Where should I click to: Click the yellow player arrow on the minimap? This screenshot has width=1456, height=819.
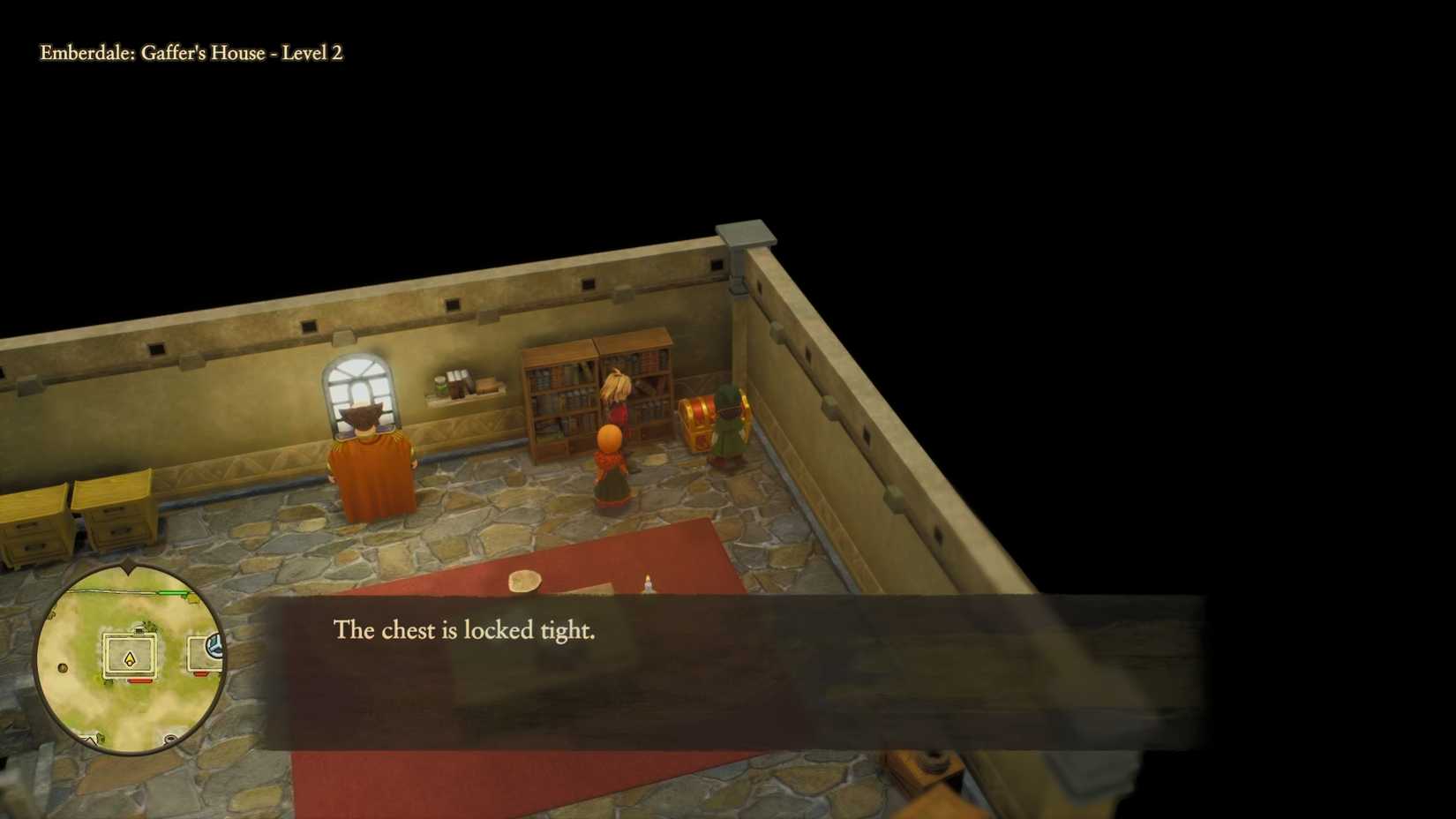tap(130, 658)
